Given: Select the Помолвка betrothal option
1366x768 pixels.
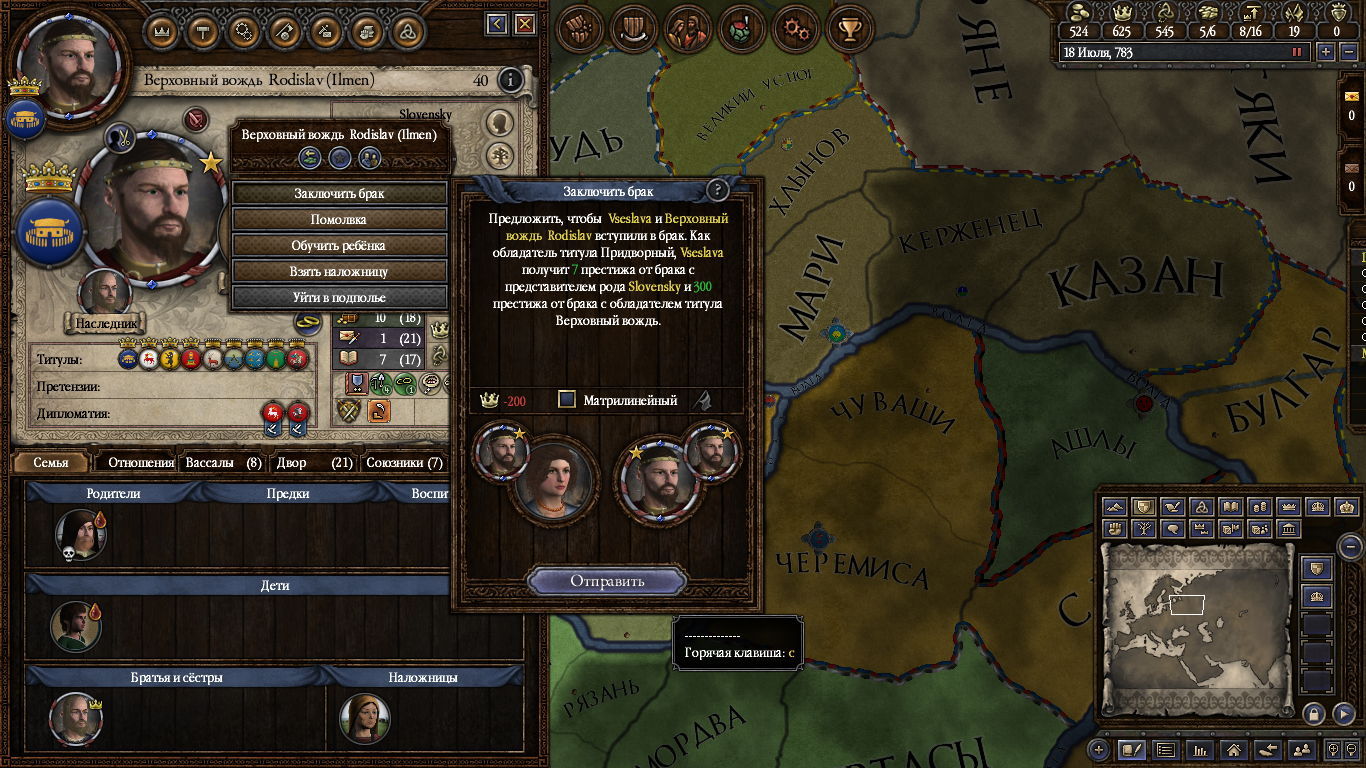Looking at the screenshot, I should pos(339,219).
